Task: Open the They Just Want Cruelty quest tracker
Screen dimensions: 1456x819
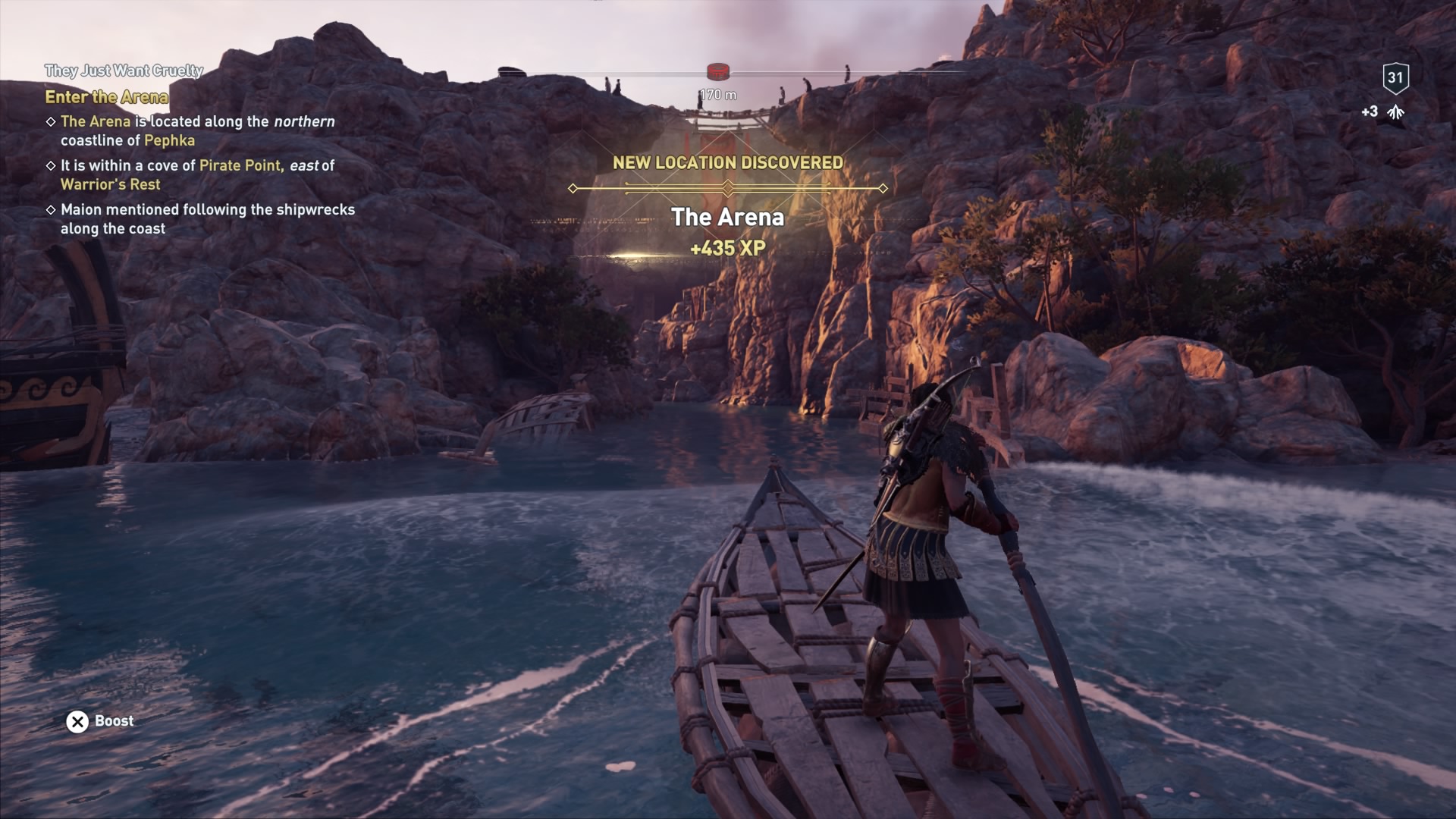Action: [x=124, y=71]
